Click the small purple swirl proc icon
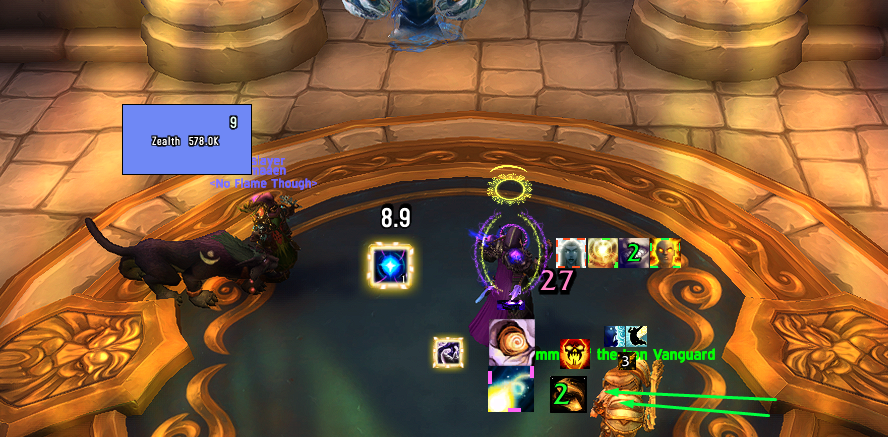This screenshot has height=437, width=888. coord(448,352)
